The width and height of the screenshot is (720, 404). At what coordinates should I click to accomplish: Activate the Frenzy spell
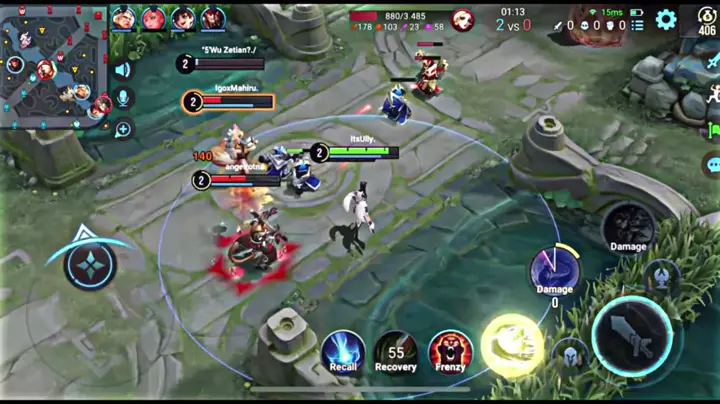coord(450,351)
